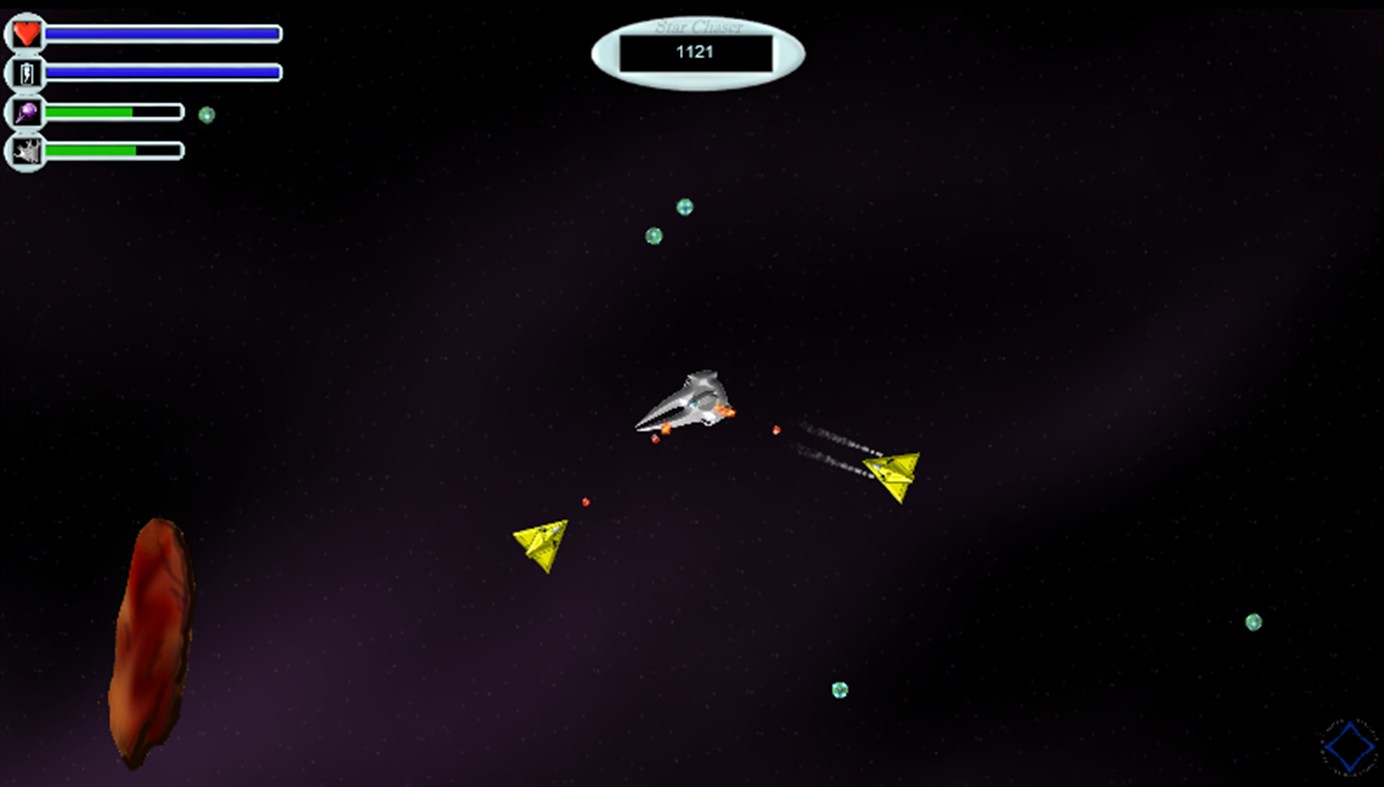Click the green orb near top center
1384x787 pixels.
[x=685, y=205]
